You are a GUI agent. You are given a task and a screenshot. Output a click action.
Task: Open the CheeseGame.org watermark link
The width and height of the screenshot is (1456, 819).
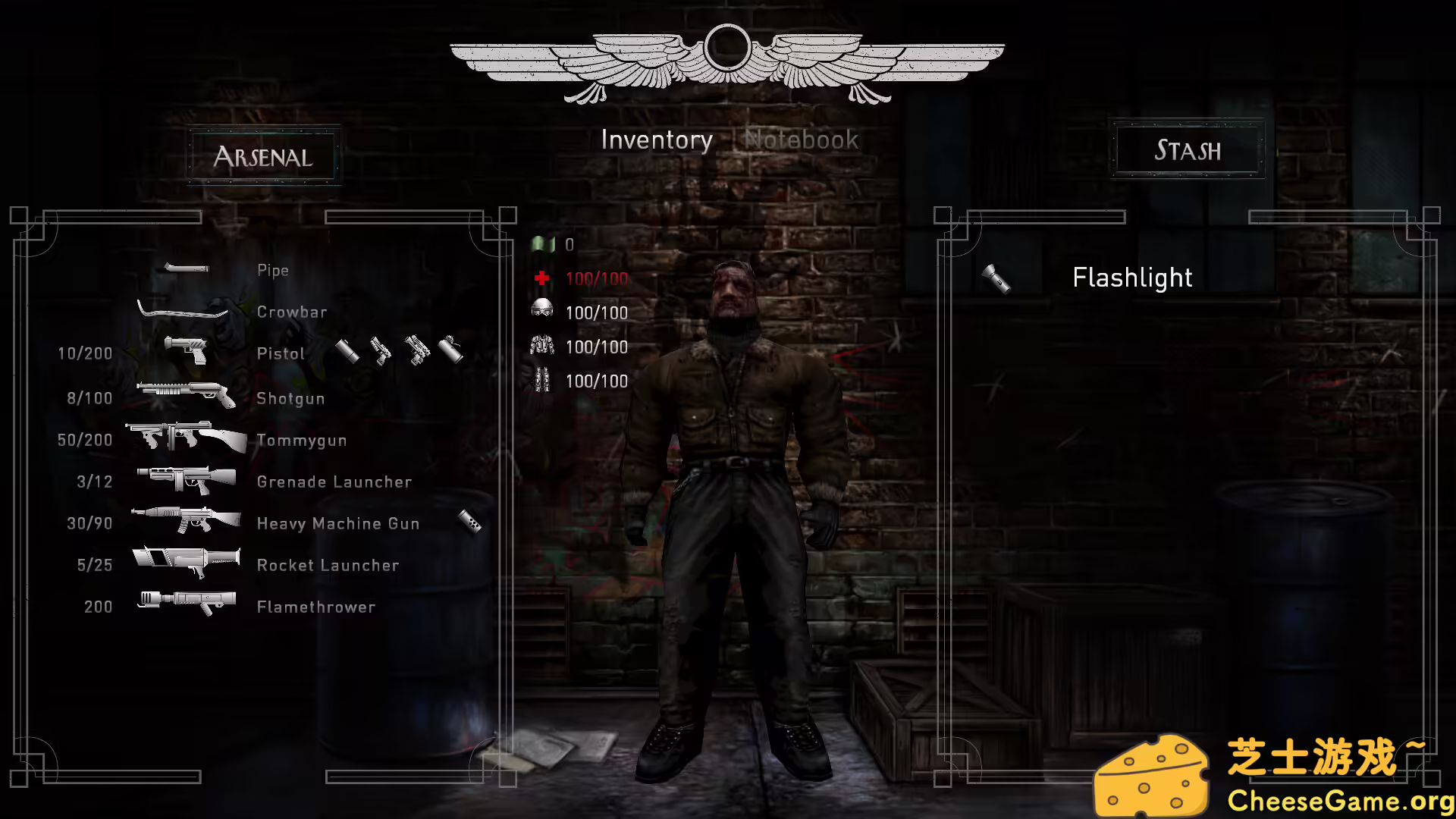[x=1340, y=801]
